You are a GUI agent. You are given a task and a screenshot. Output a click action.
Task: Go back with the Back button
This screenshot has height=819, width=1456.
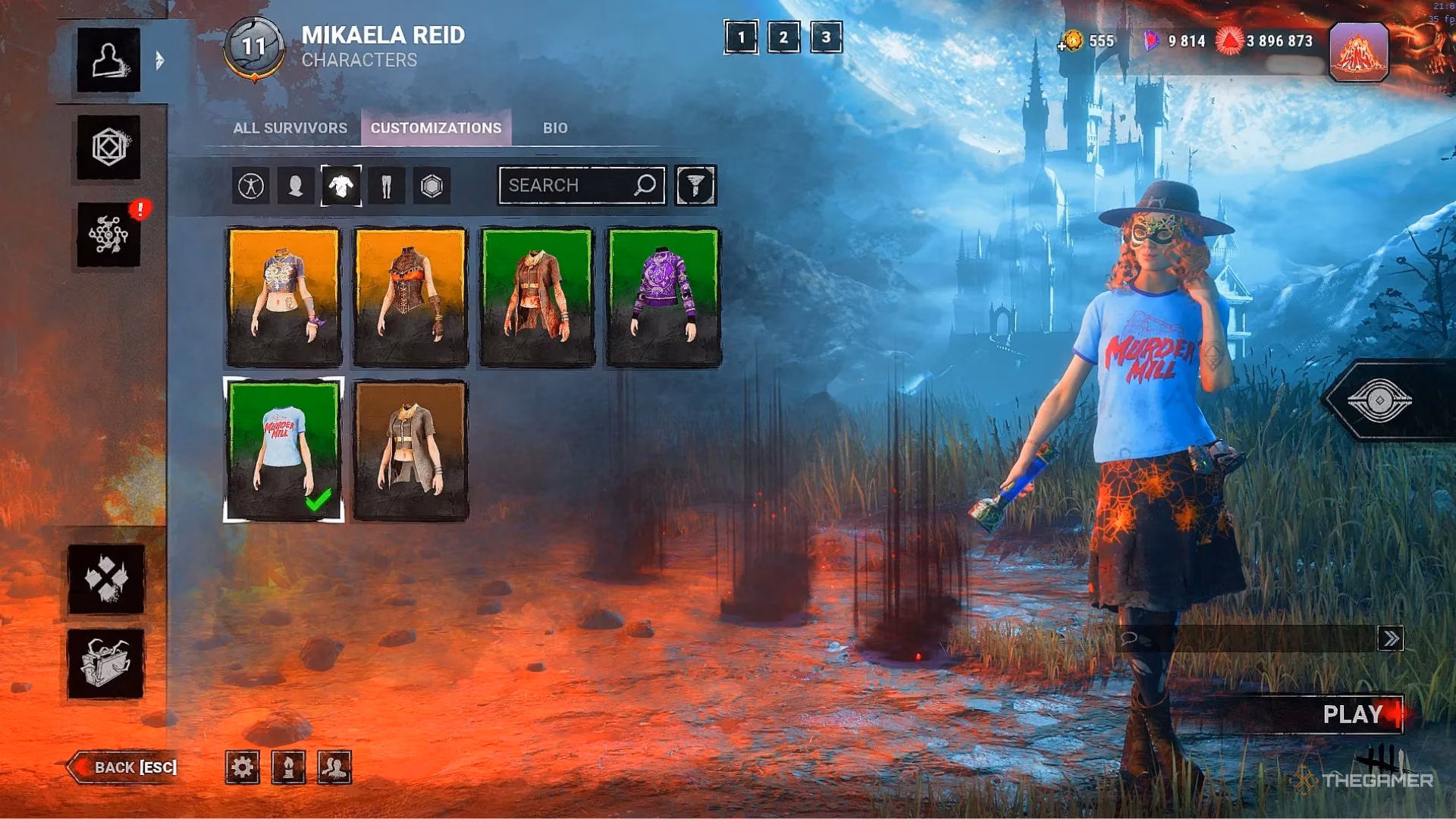pyautogui.click(x=125, y=767)
